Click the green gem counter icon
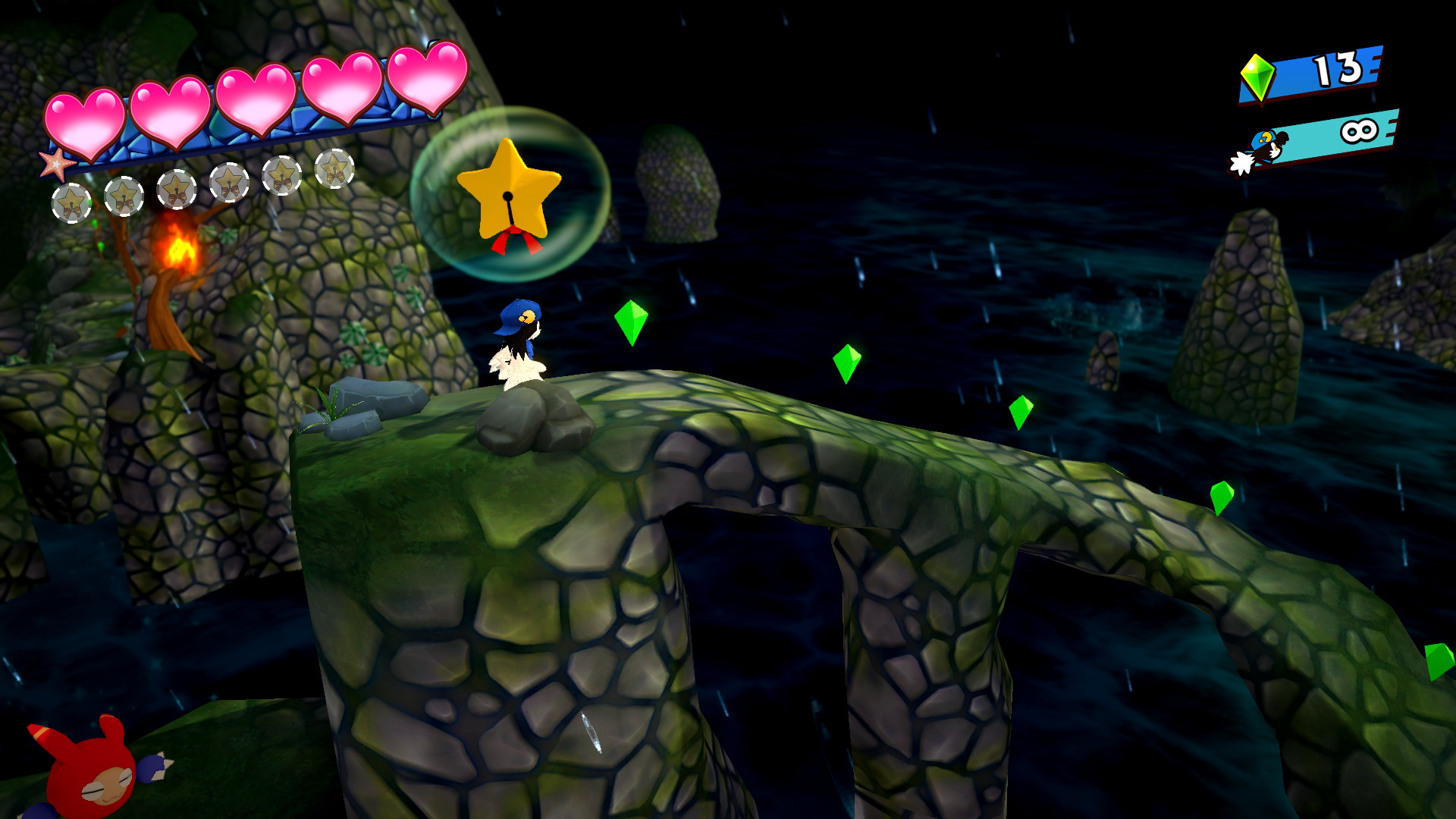The image size is (1456, 819). pyautogui.click(x=1257, y=77)
